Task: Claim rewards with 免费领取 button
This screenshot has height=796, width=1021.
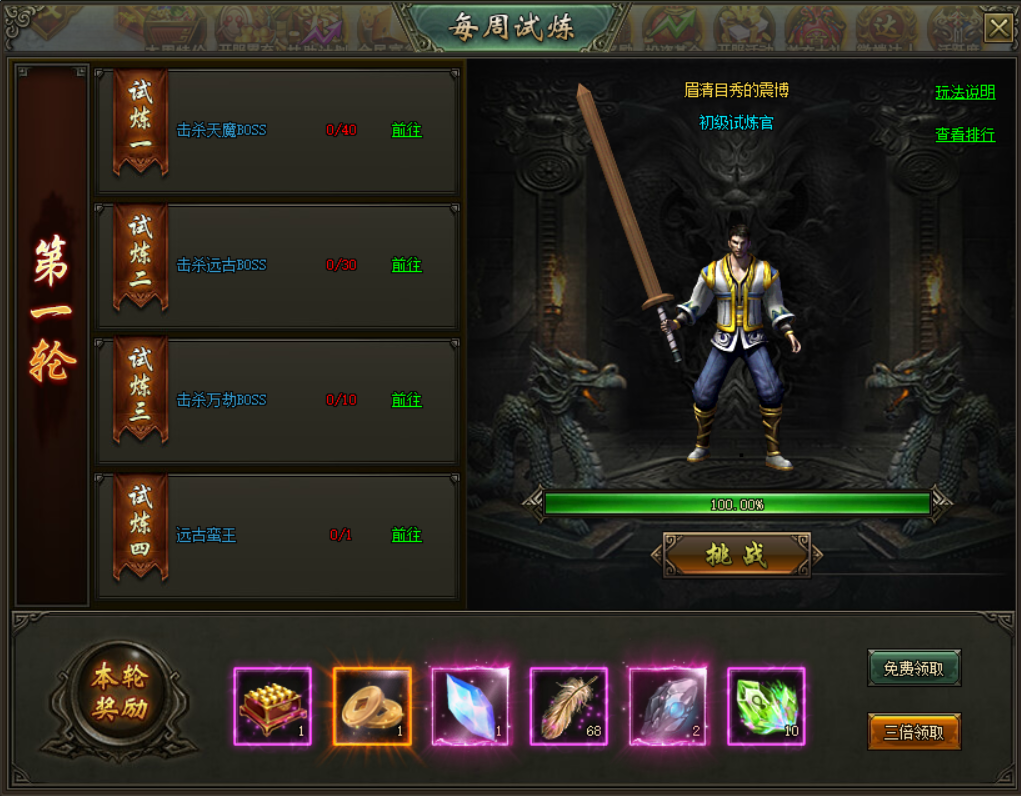Action: tap(914, 668)
